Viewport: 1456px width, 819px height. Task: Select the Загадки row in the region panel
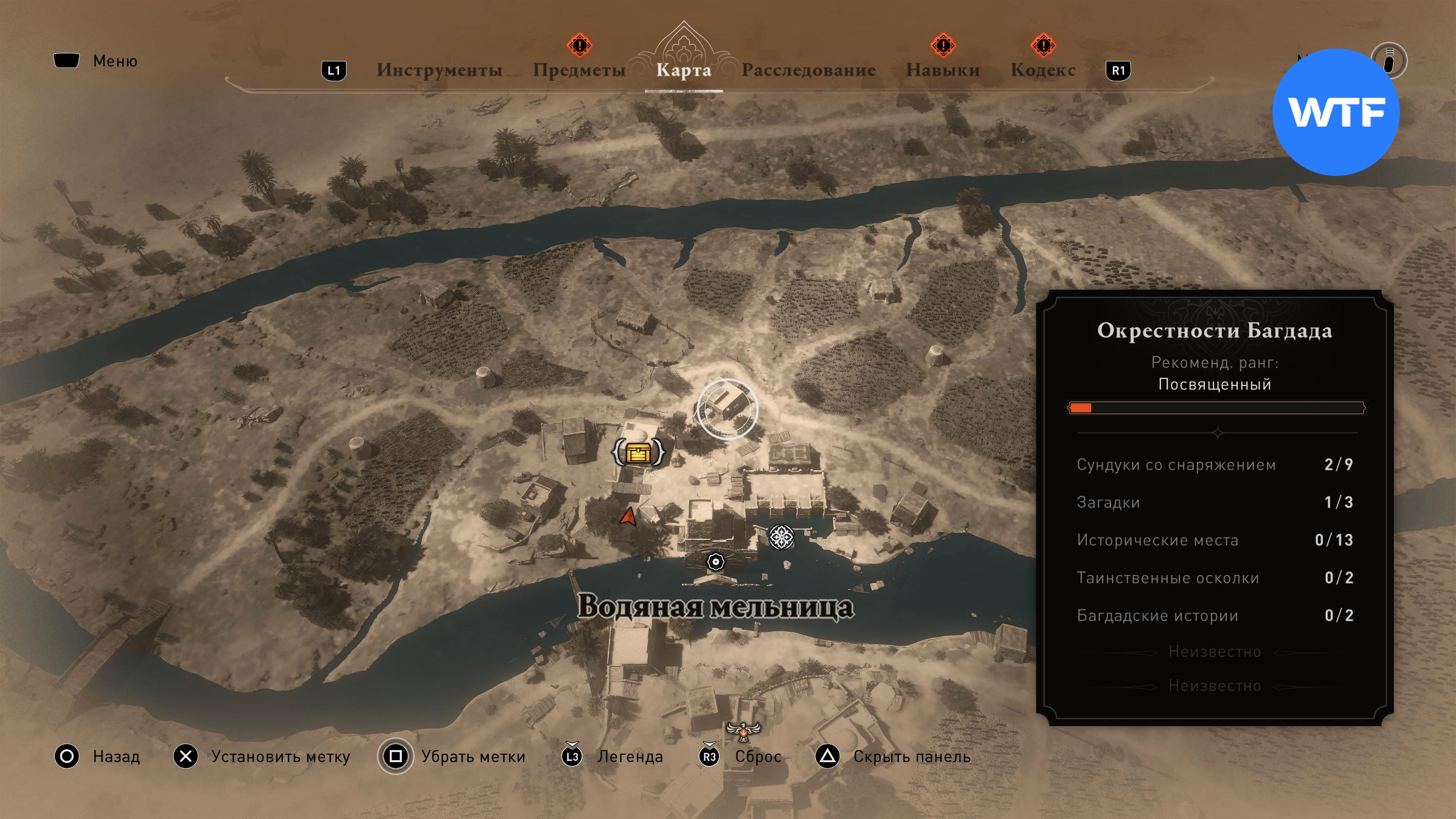[1214, 502]
